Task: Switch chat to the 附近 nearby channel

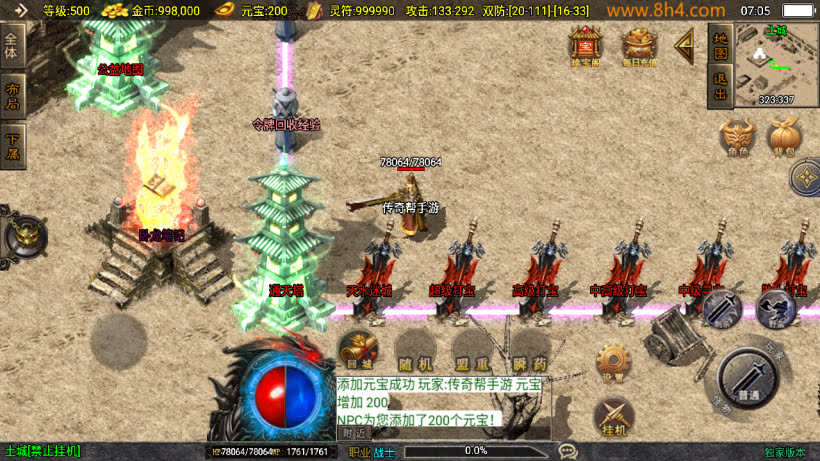Action: (x=353, y=433)
